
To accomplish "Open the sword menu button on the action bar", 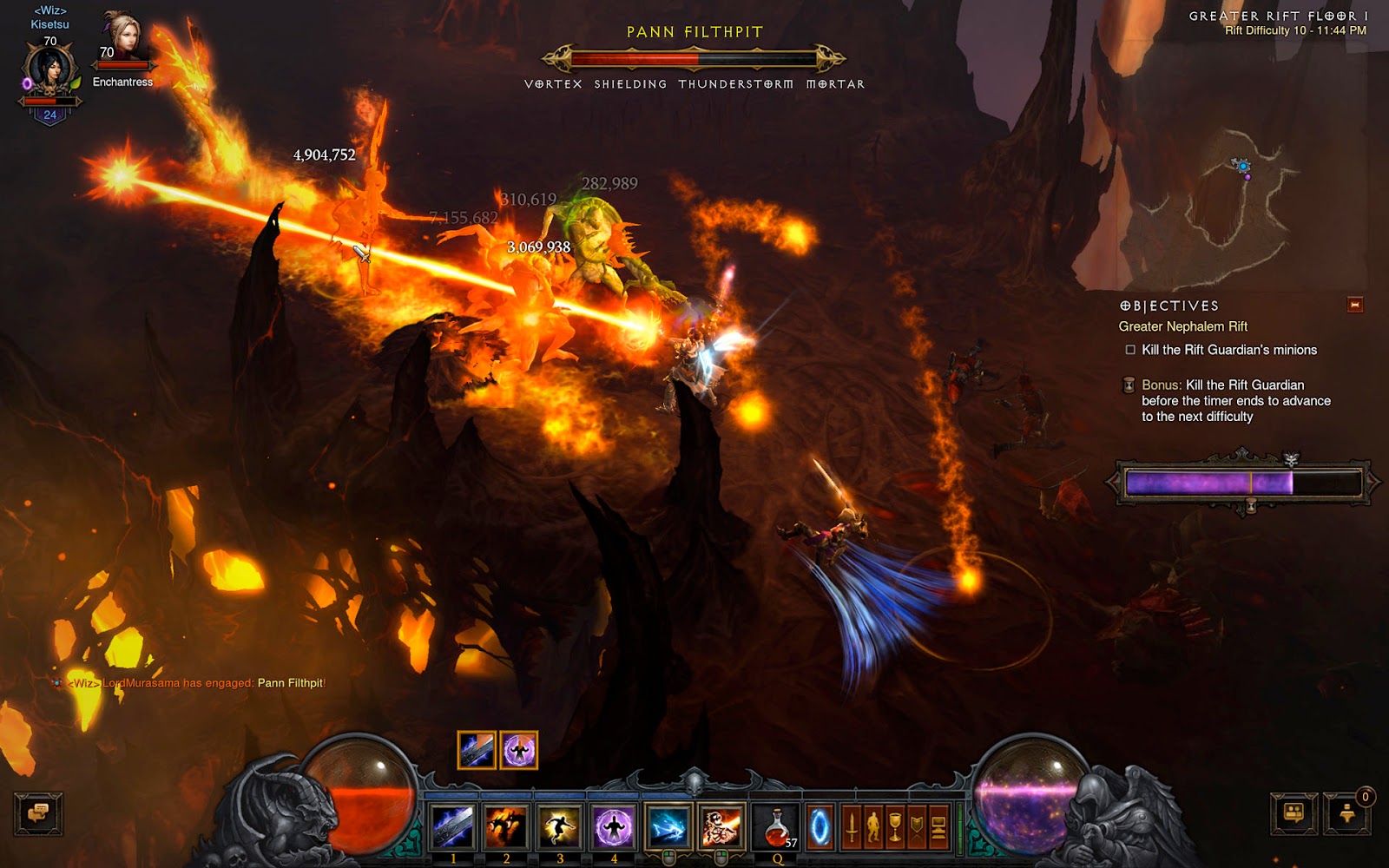I will (852, 827).
